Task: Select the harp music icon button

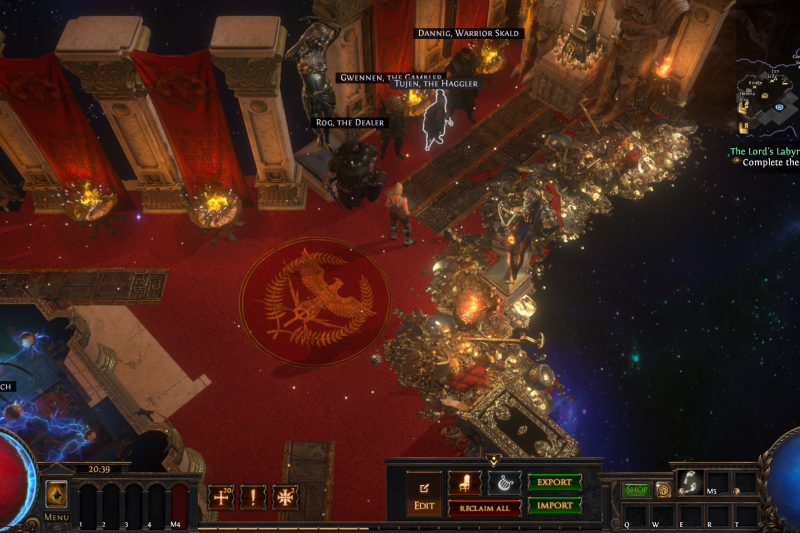Action: coord(504,483)
